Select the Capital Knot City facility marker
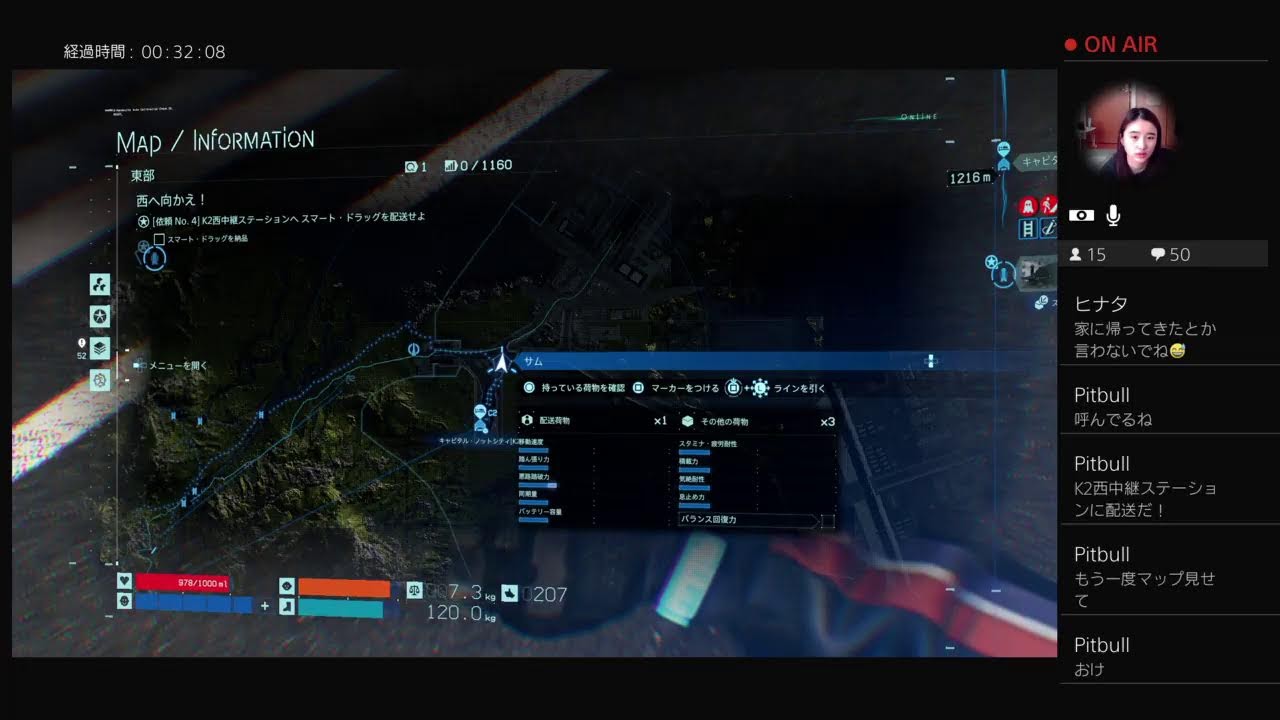The width and height of the screenshot is (1280, 720). coord(480,414)
